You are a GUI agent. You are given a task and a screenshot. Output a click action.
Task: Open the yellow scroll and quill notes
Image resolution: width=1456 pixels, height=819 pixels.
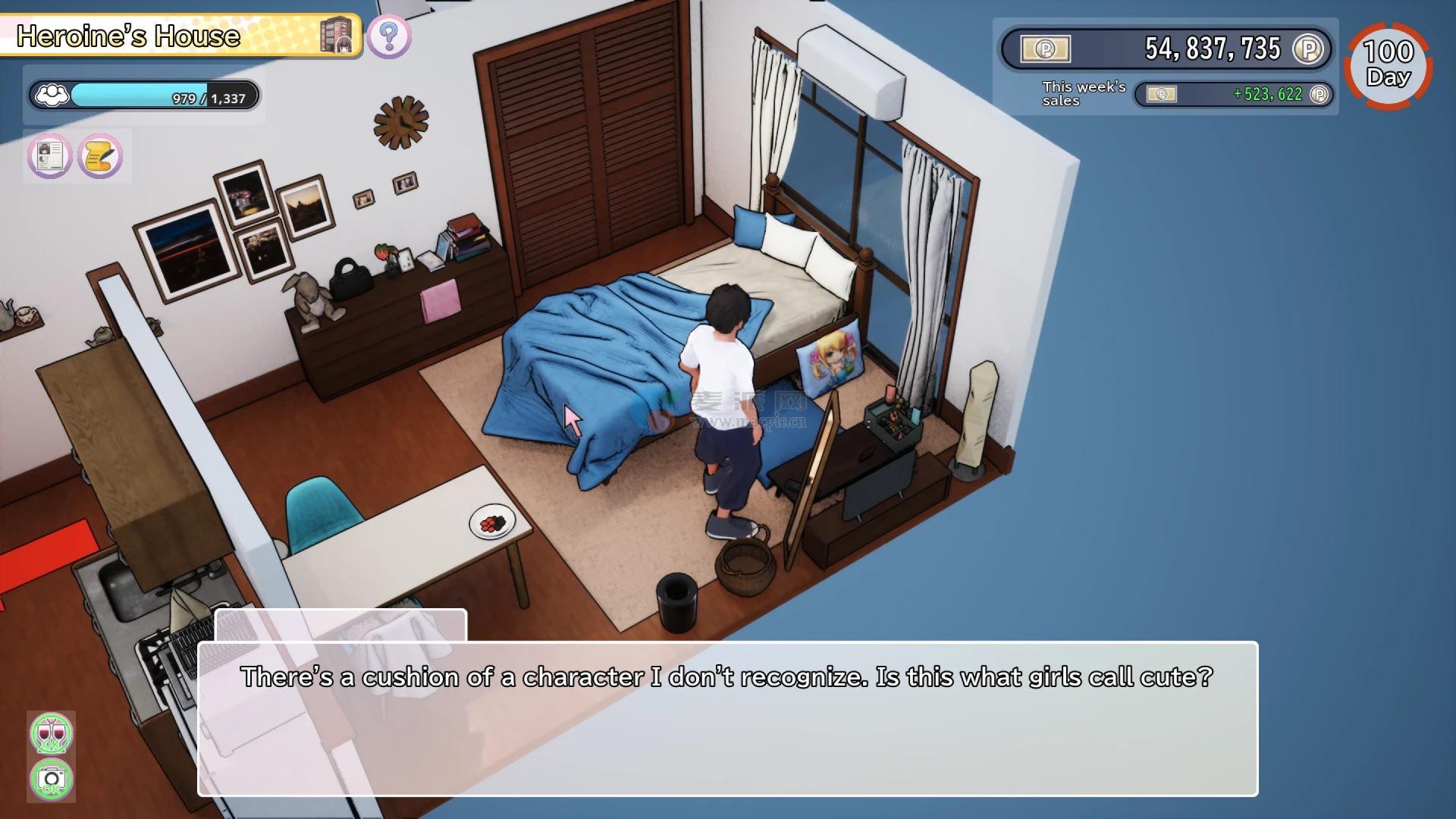[x=100, y=156]
